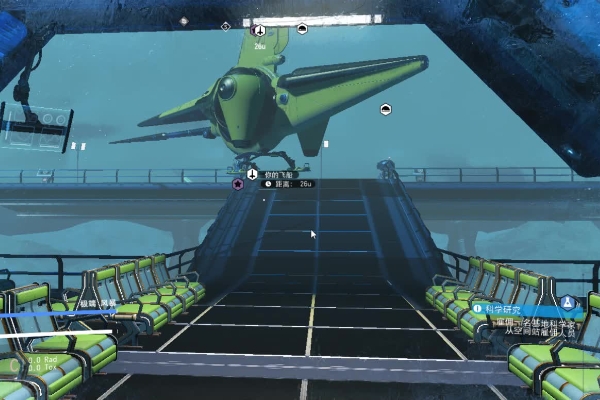Click the dome marker floating right of ship
Screen dimensions: 600x400
(x=385, y=109)
